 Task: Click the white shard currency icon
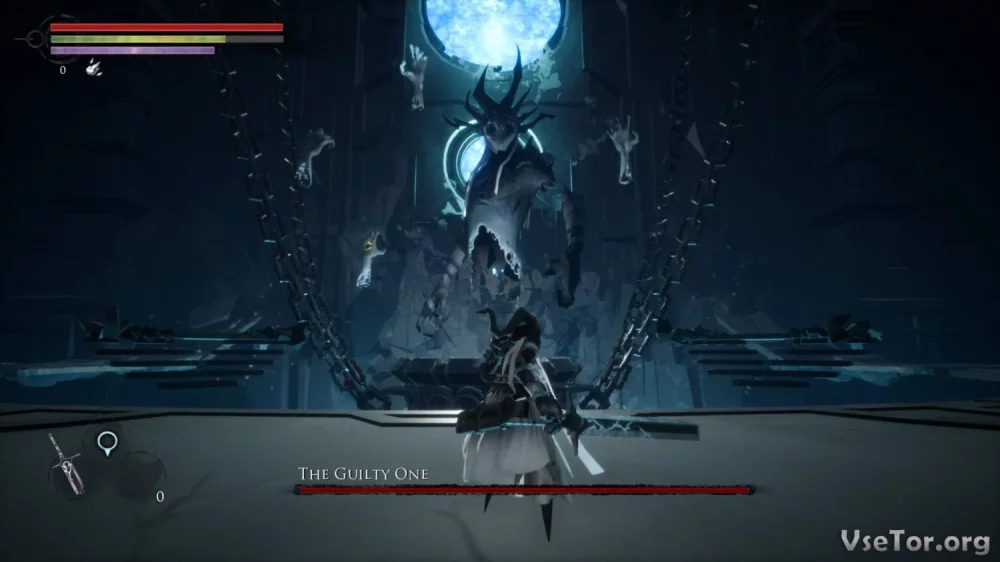click(93, 68)
